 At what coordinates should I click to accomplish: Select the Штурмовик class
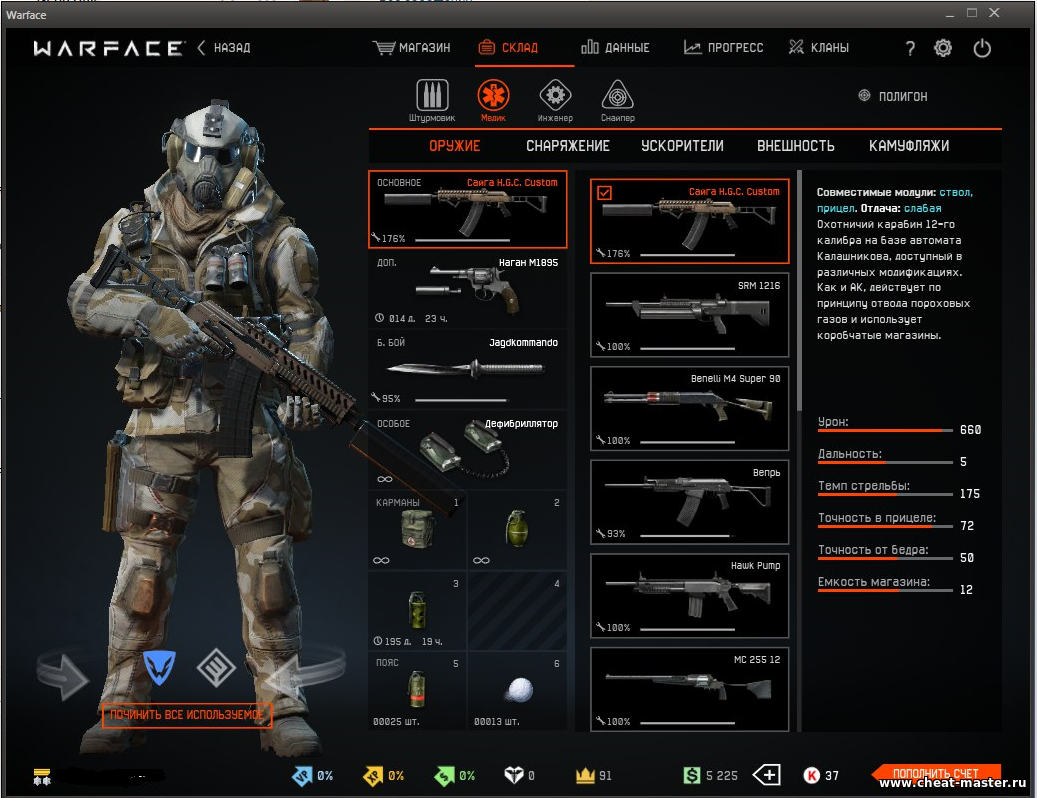pos(432,99)
